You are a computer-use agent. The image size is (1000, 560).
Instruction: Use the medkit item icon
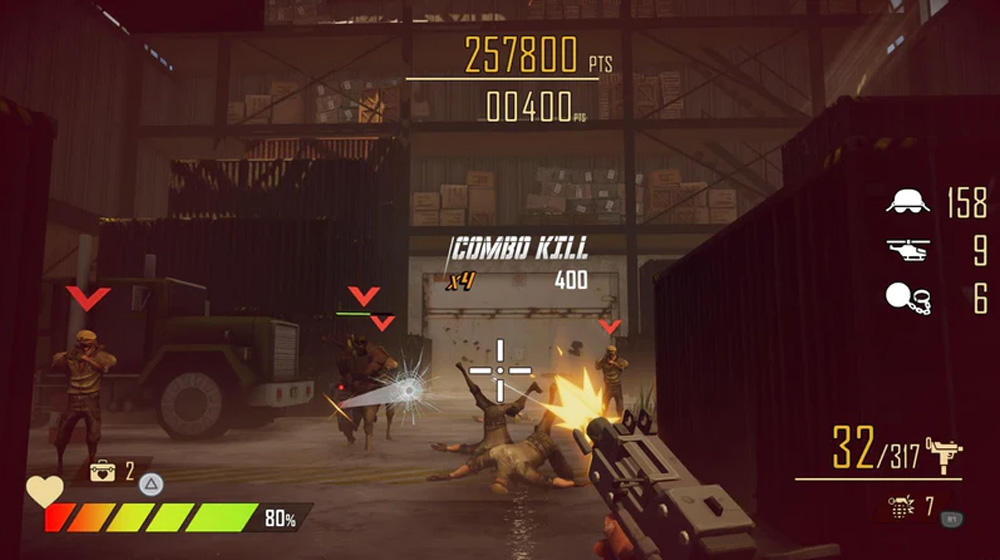point(102,470)
